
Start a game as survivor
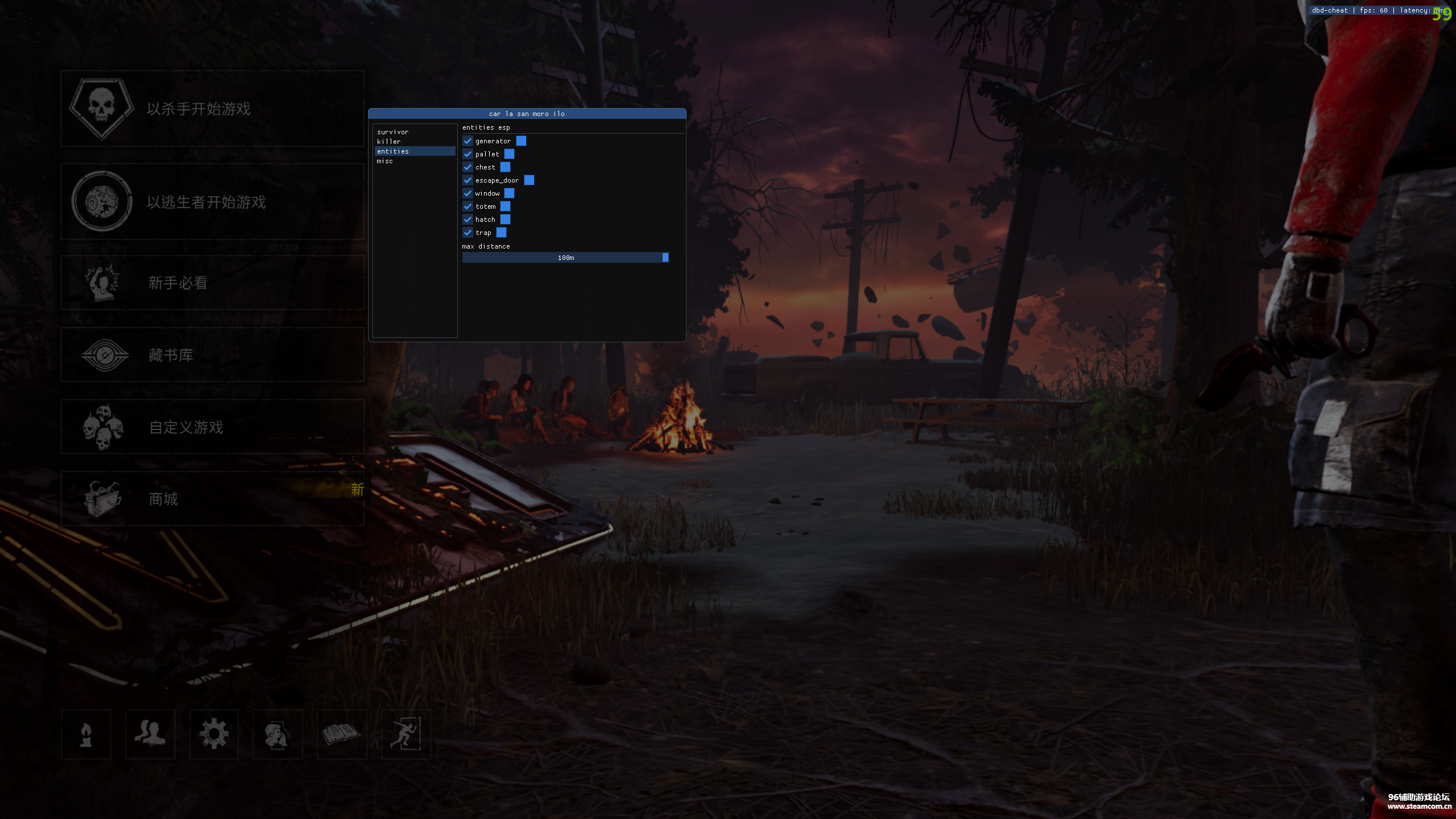pos(212,202)
